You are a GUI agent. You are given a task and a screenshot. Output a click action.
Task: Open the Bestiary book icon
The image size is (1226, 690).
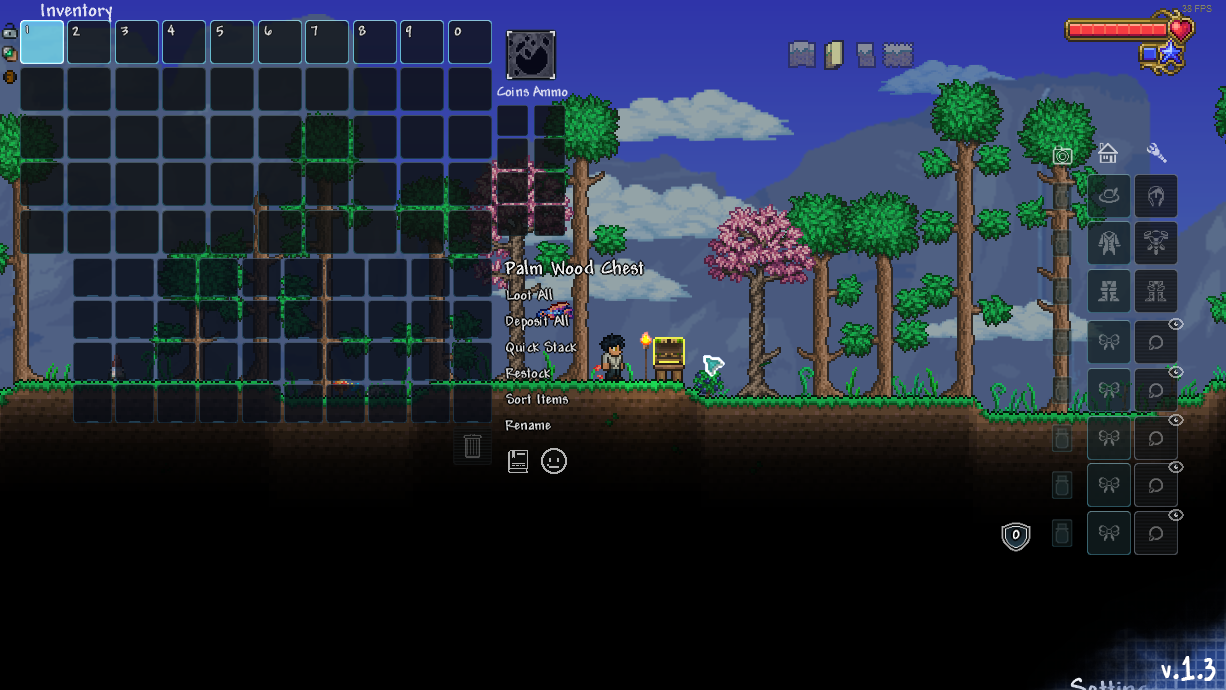518,461
